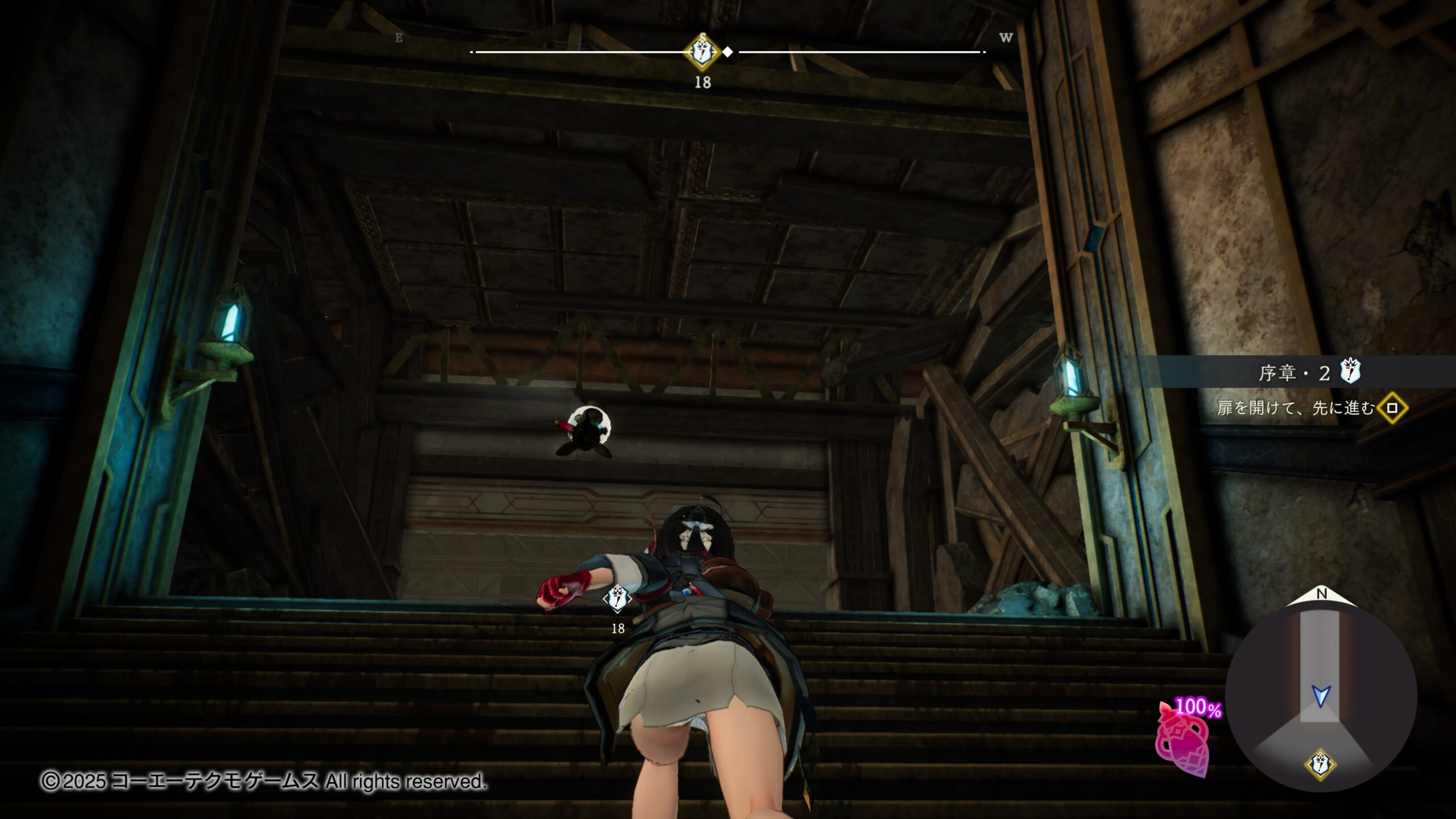Select the objective 扉を開けて、先に進む
Screen dimensions: 1456x819
1296,408
